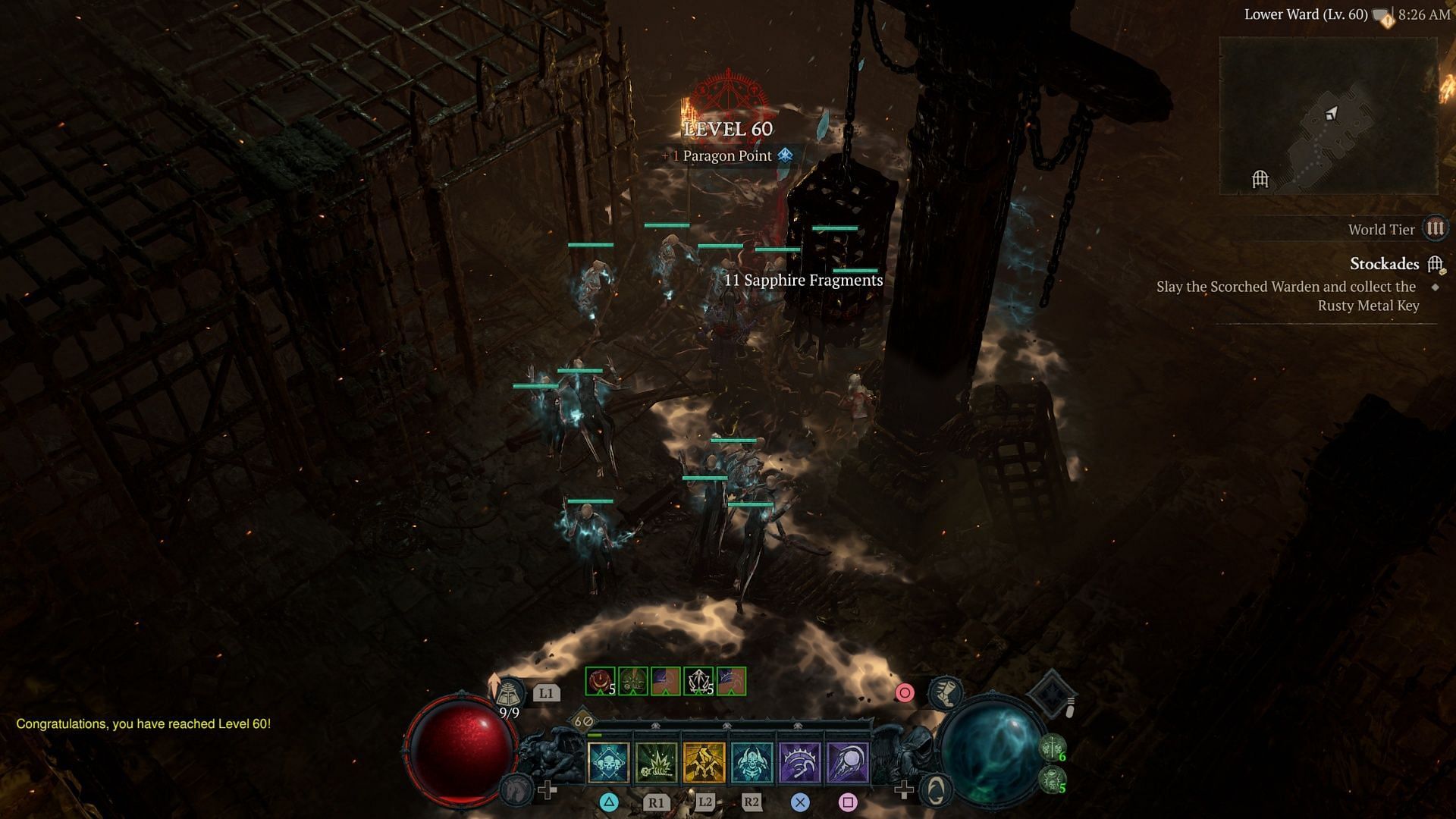
Task: Trigger the golden skill icon in the hotbar
Action: pyautogui.click(x=704, y=761)
